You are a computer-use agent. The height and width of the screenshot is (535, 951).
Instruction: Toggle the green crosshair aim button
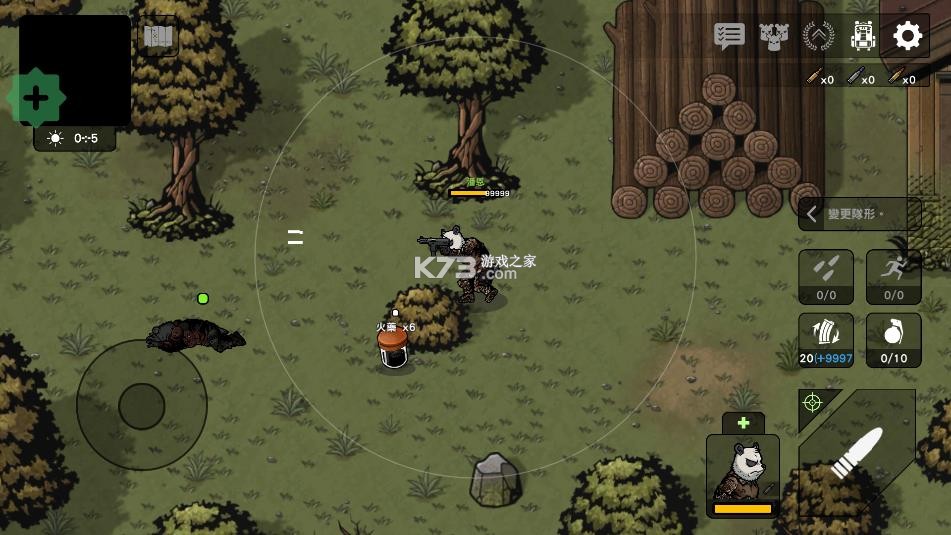tap(812, 403)
